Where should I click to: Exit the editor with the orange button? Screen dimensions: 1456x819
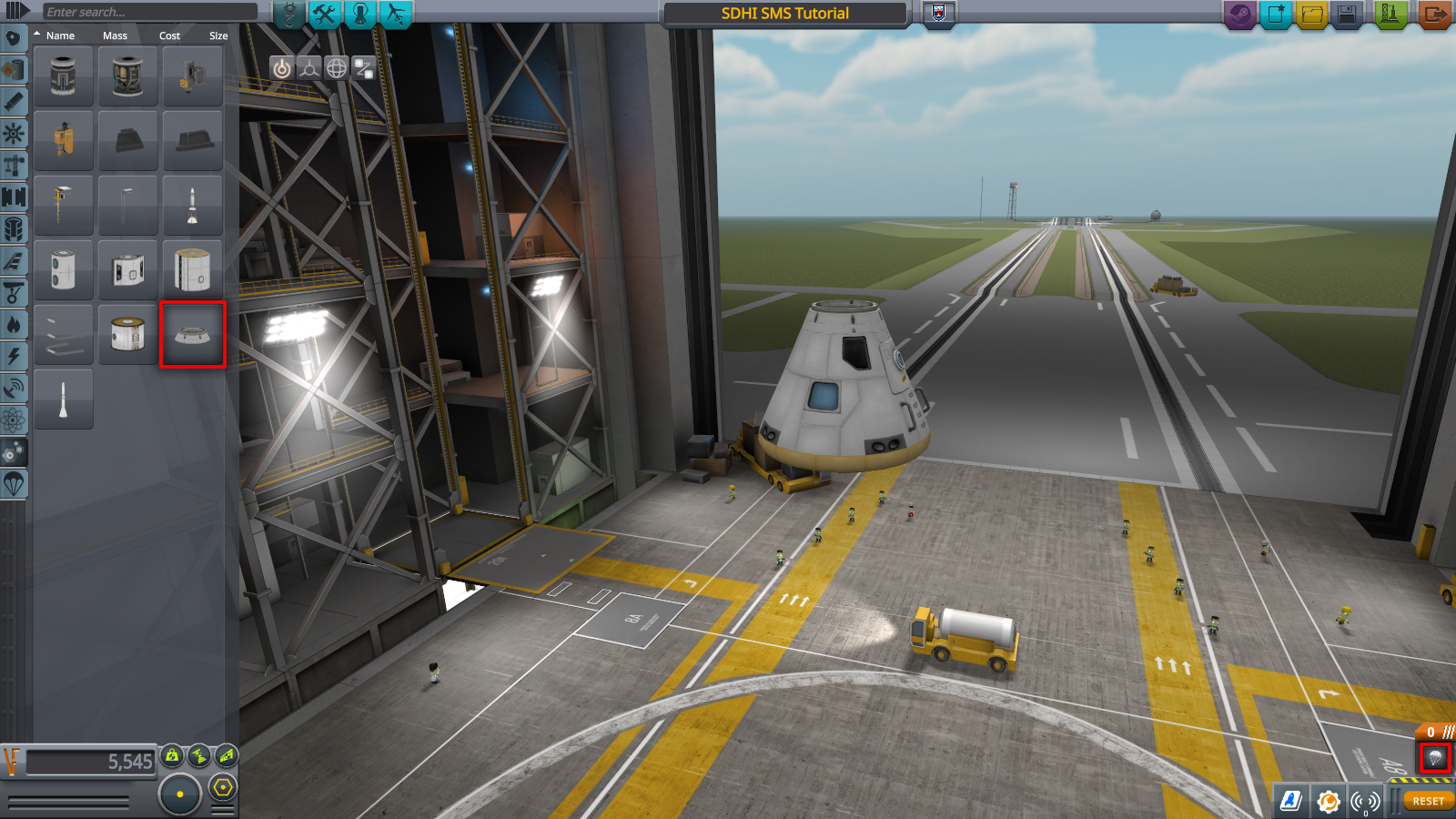[1434, 14]
